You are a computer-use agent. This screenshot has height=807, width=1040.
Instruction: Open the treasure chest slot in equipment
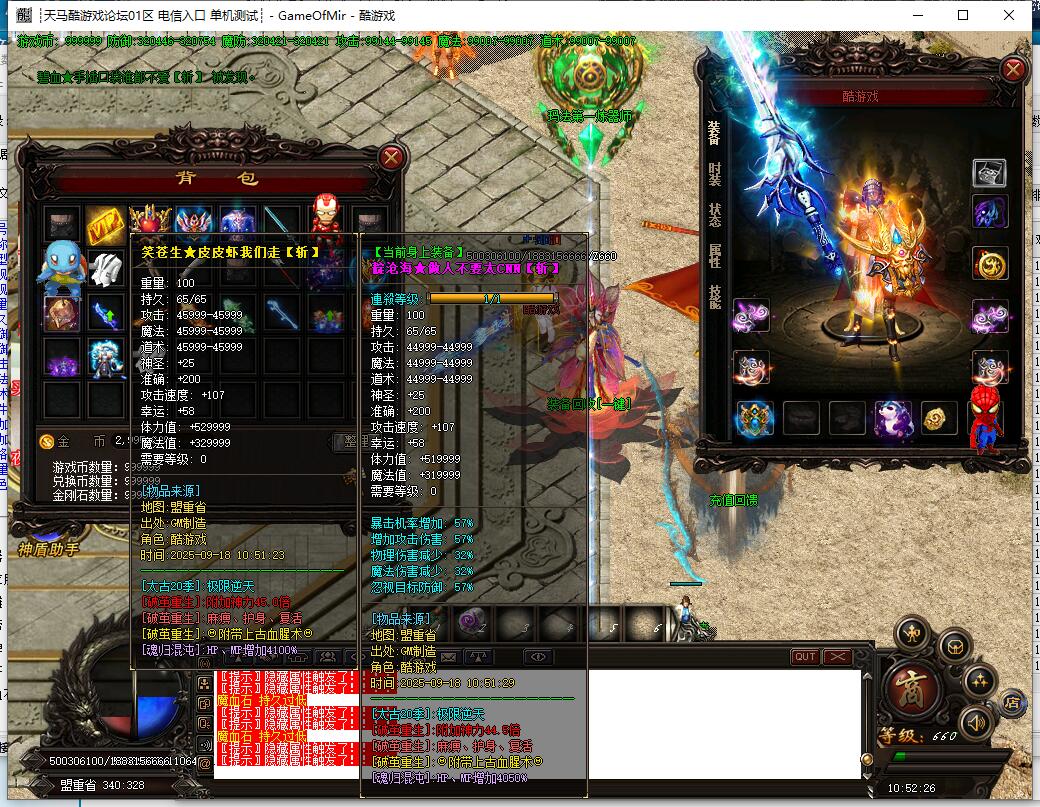point(990,173)
